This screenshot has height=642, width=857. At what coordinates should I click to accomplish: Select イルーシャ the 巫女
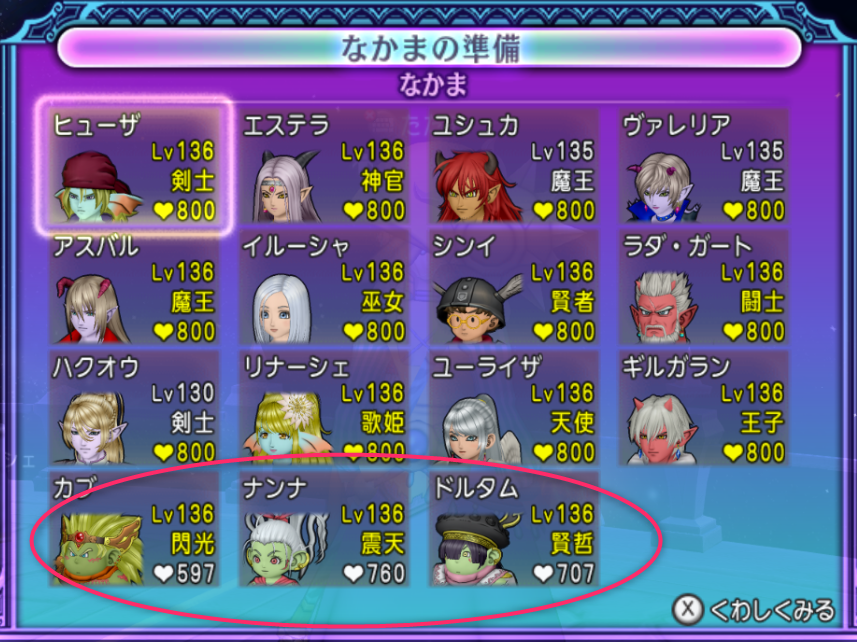pyautogui.click(x=324, y=288)
